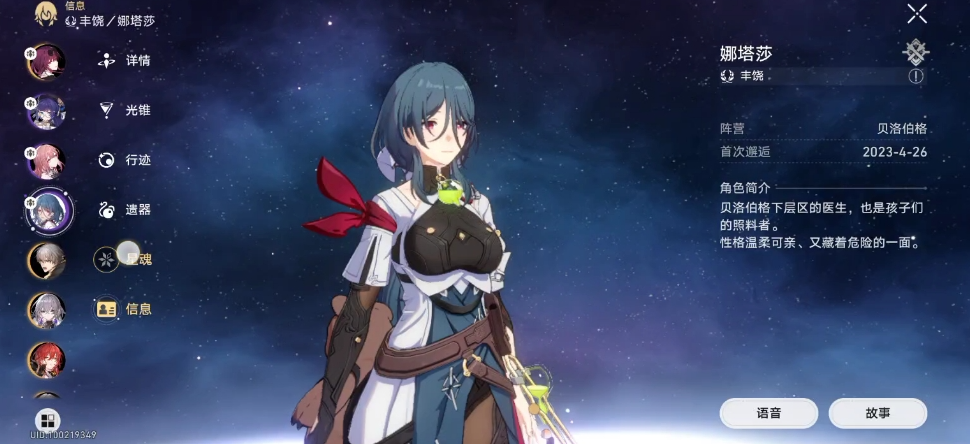Open the 故事 character story
970x444 pixels.
pyautogui.click(x=878, y=412)
